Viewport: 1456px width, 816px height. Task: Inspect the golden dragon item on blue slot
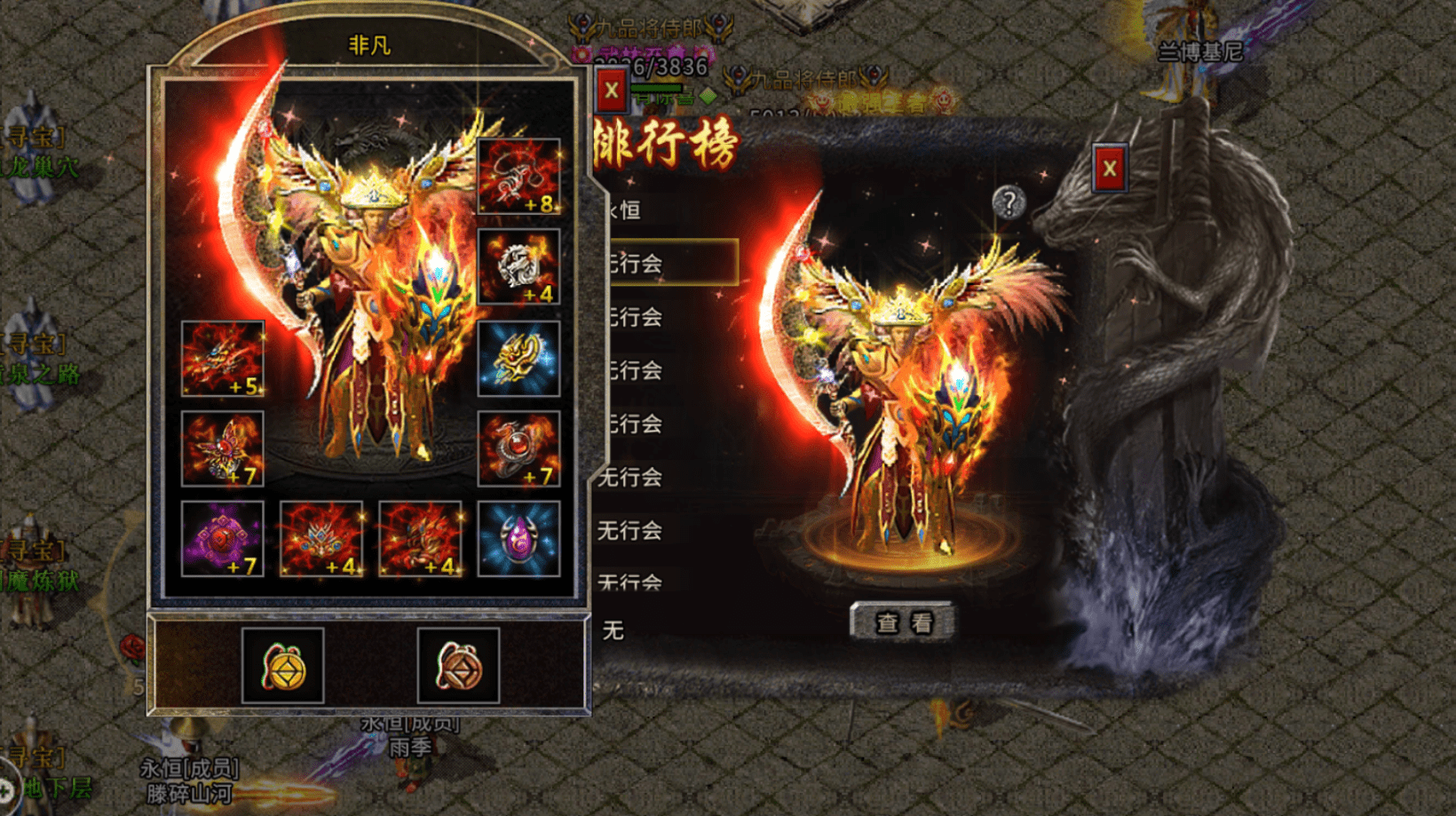coord(518,359)
